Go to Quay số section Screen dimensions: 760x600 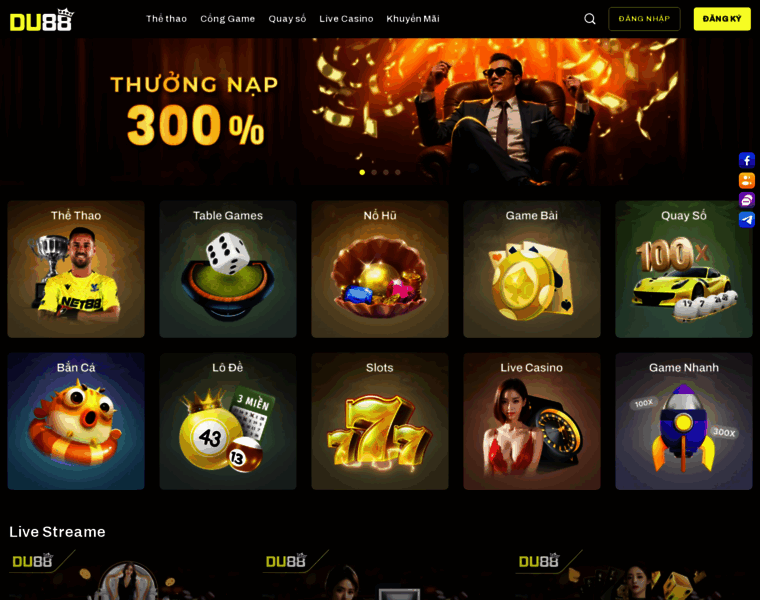coord(287,19)
